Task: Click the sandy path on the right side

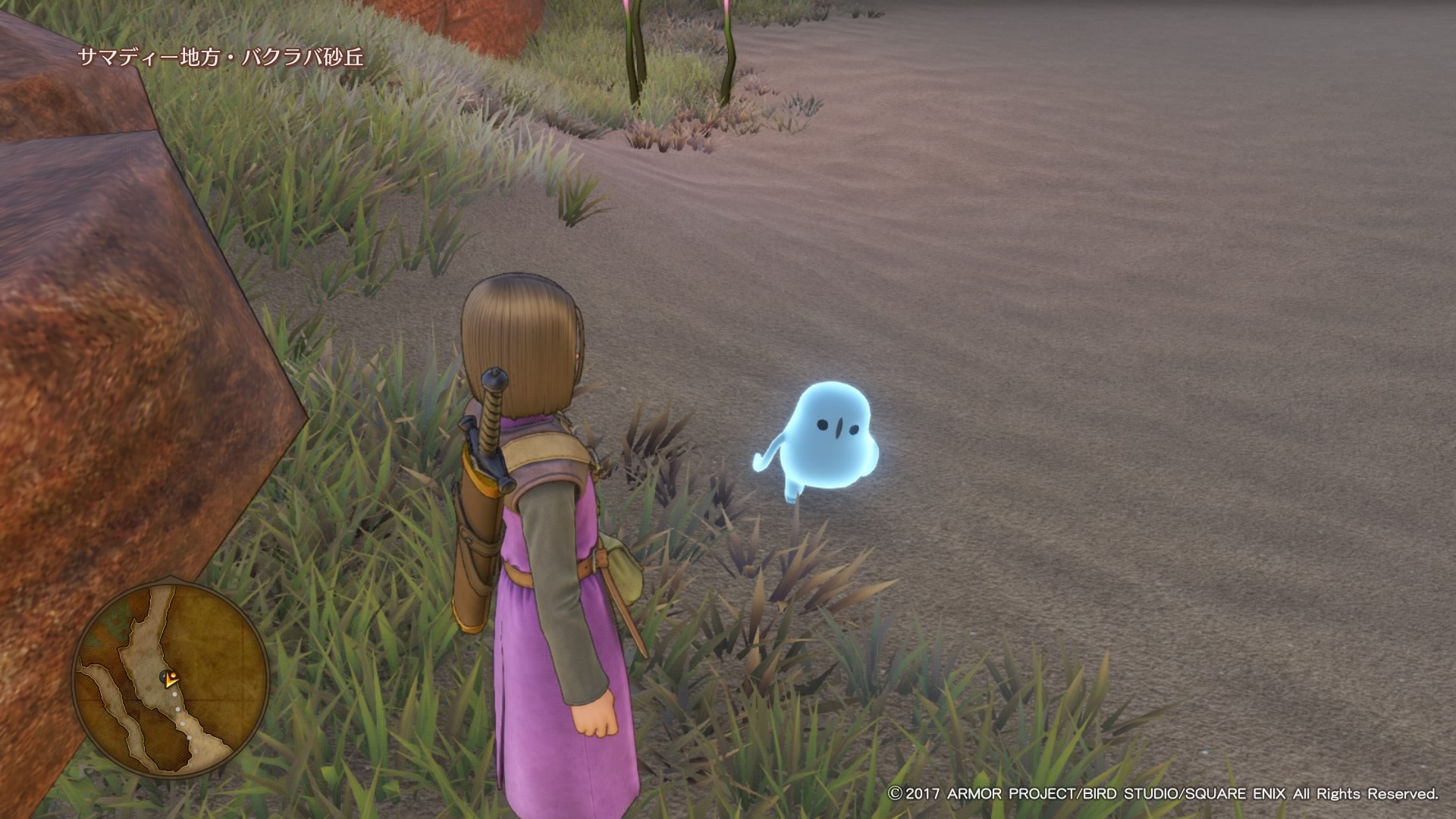Action: pyautogui.click(x=1137, y=303)
